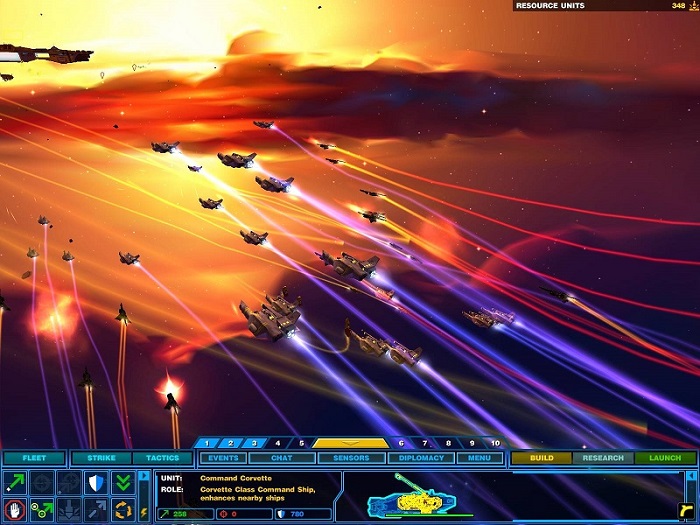The image size is (700, 525).
Task: Select control group 10 tab
Action: point(494,442)
